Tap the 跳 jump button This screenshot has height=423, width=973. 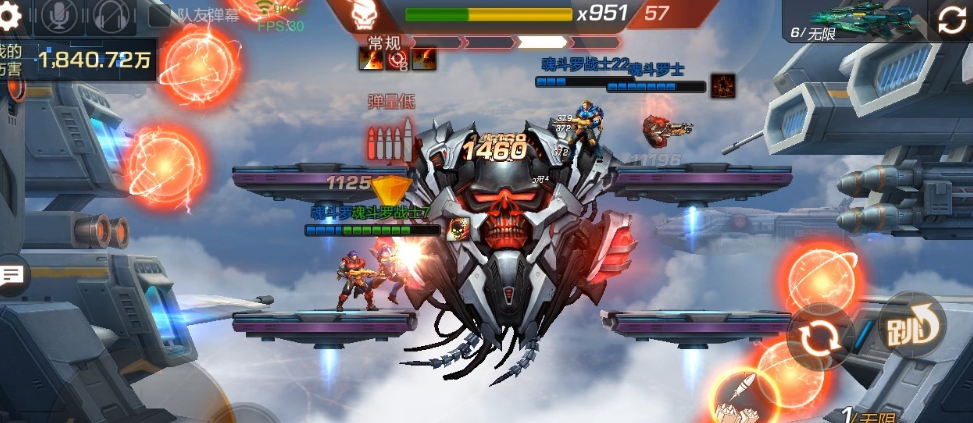[x=912, y=325]
